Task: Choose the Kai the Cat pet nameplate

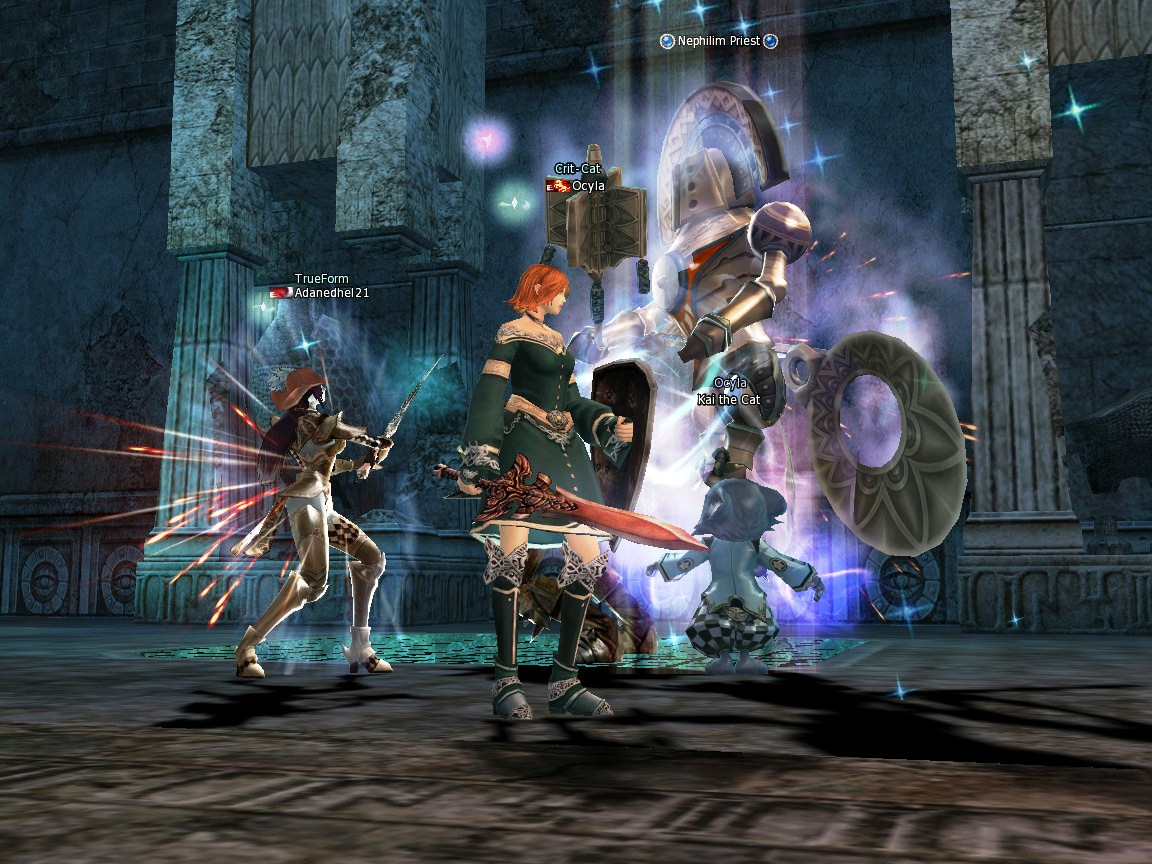Action: [x=729, y=400]
